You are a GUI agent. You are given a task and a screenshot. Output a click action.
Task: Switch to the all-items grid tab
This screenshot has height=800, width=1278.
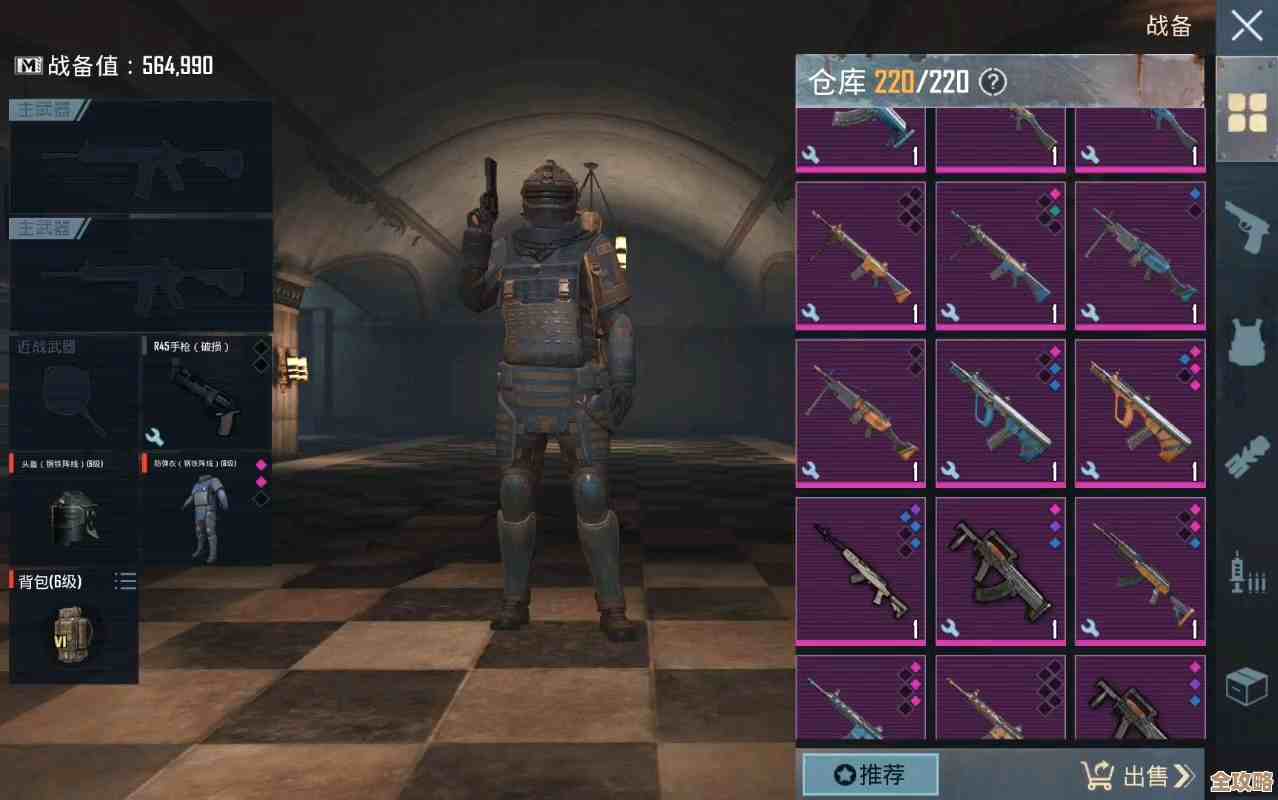click(1247, 112)
